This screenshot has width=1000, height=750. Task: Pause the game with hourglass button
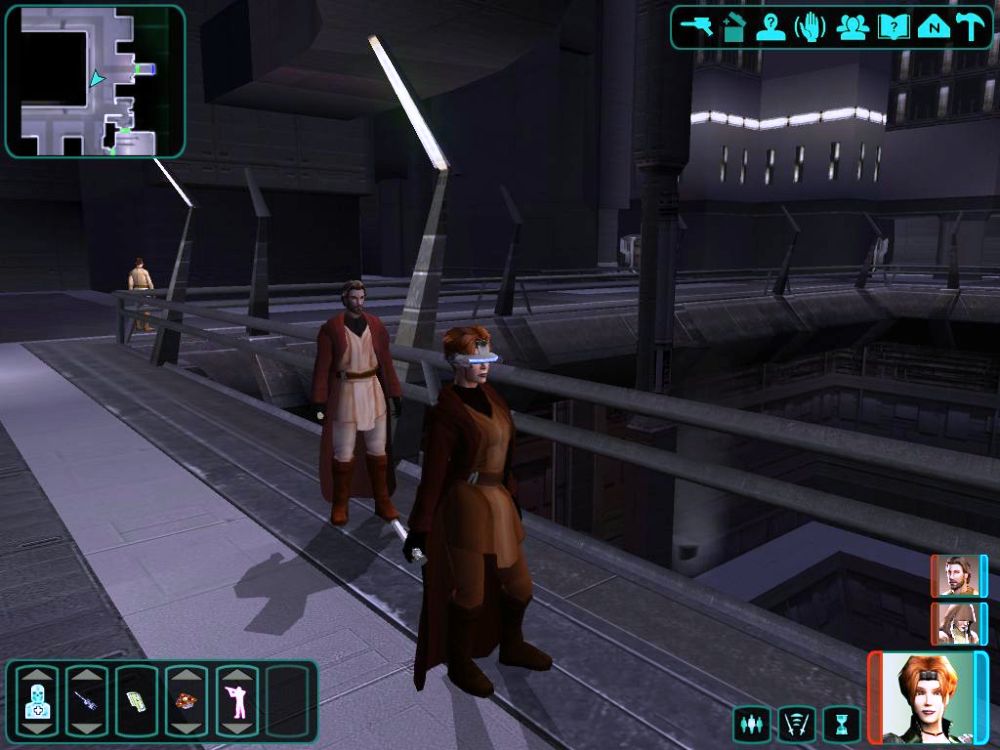(841, 723)
